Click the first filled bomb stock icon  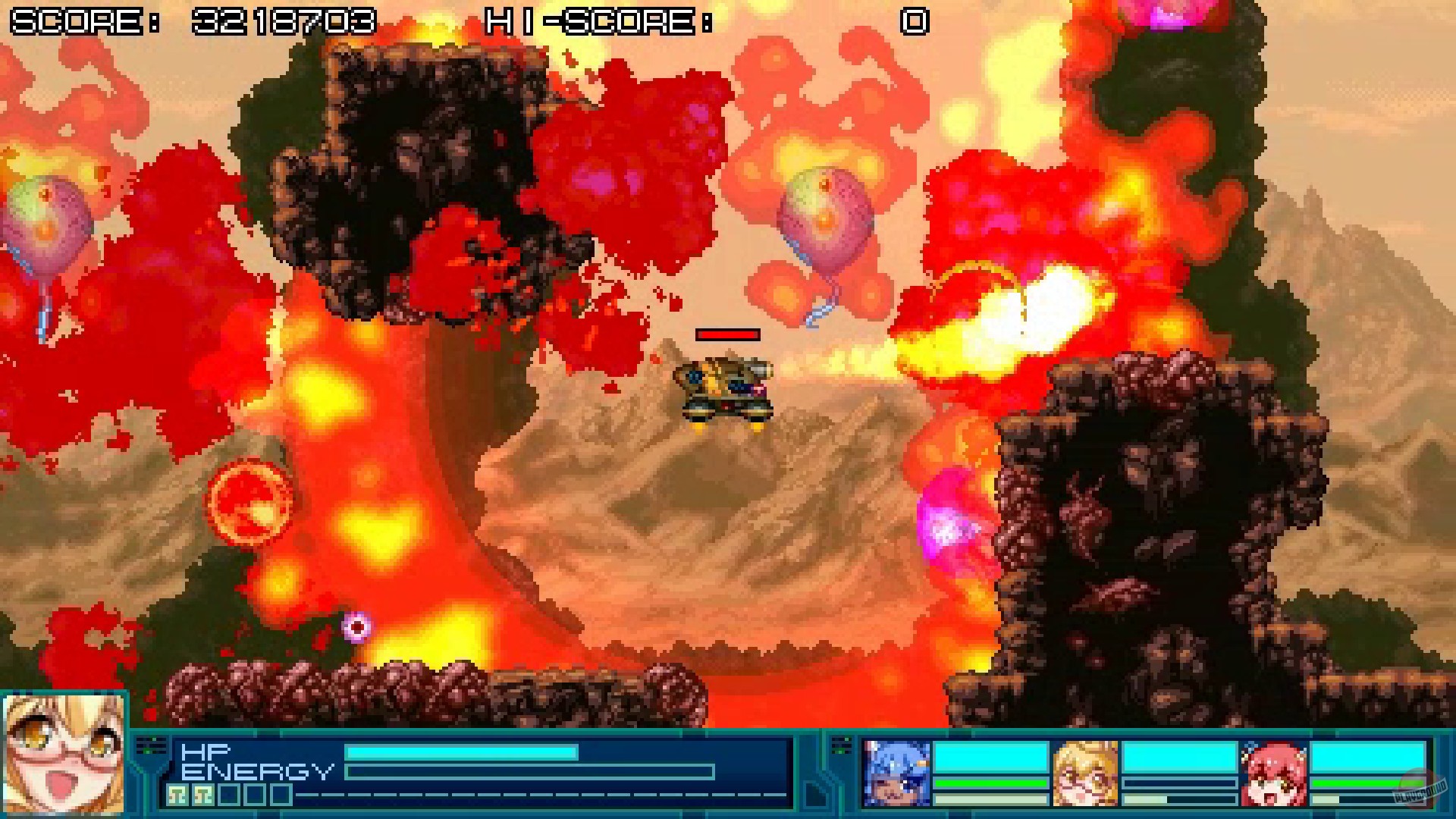click(x=177, y=795)
